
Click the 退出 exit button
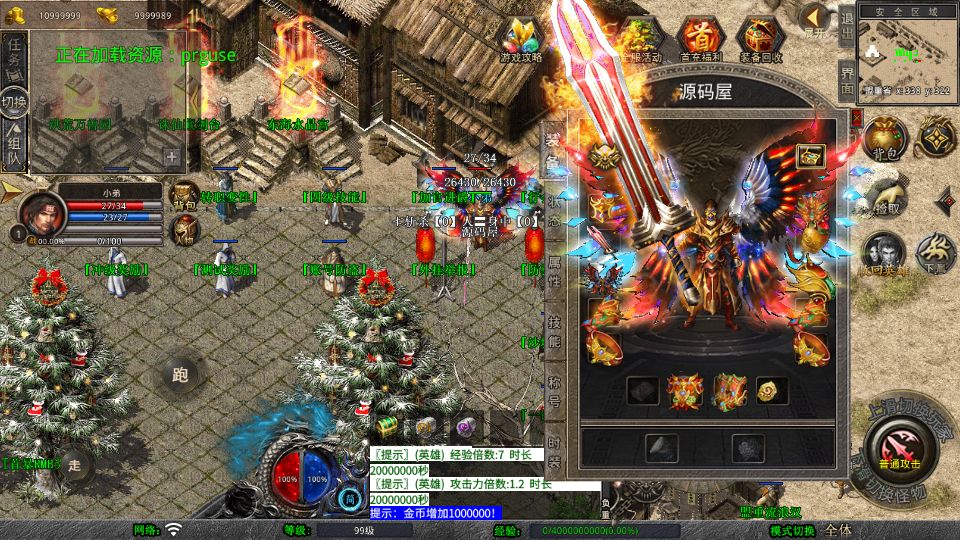(846, 30)
